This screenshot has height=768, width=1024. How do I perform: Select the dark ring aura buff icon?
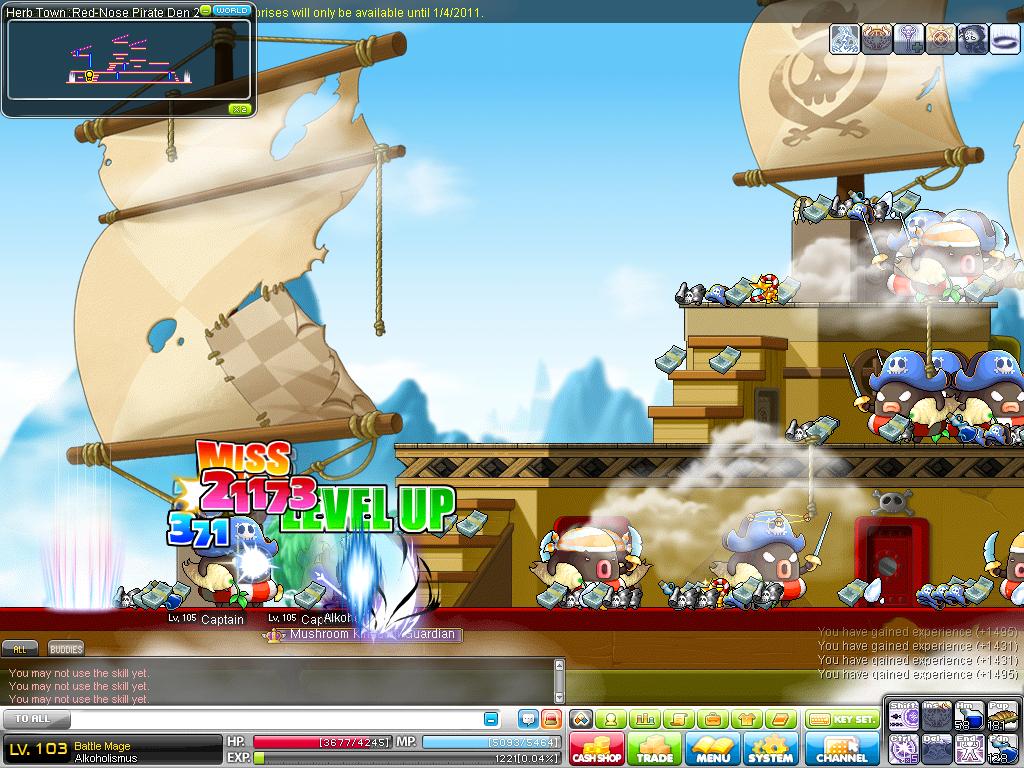[x=1005, y=38]
